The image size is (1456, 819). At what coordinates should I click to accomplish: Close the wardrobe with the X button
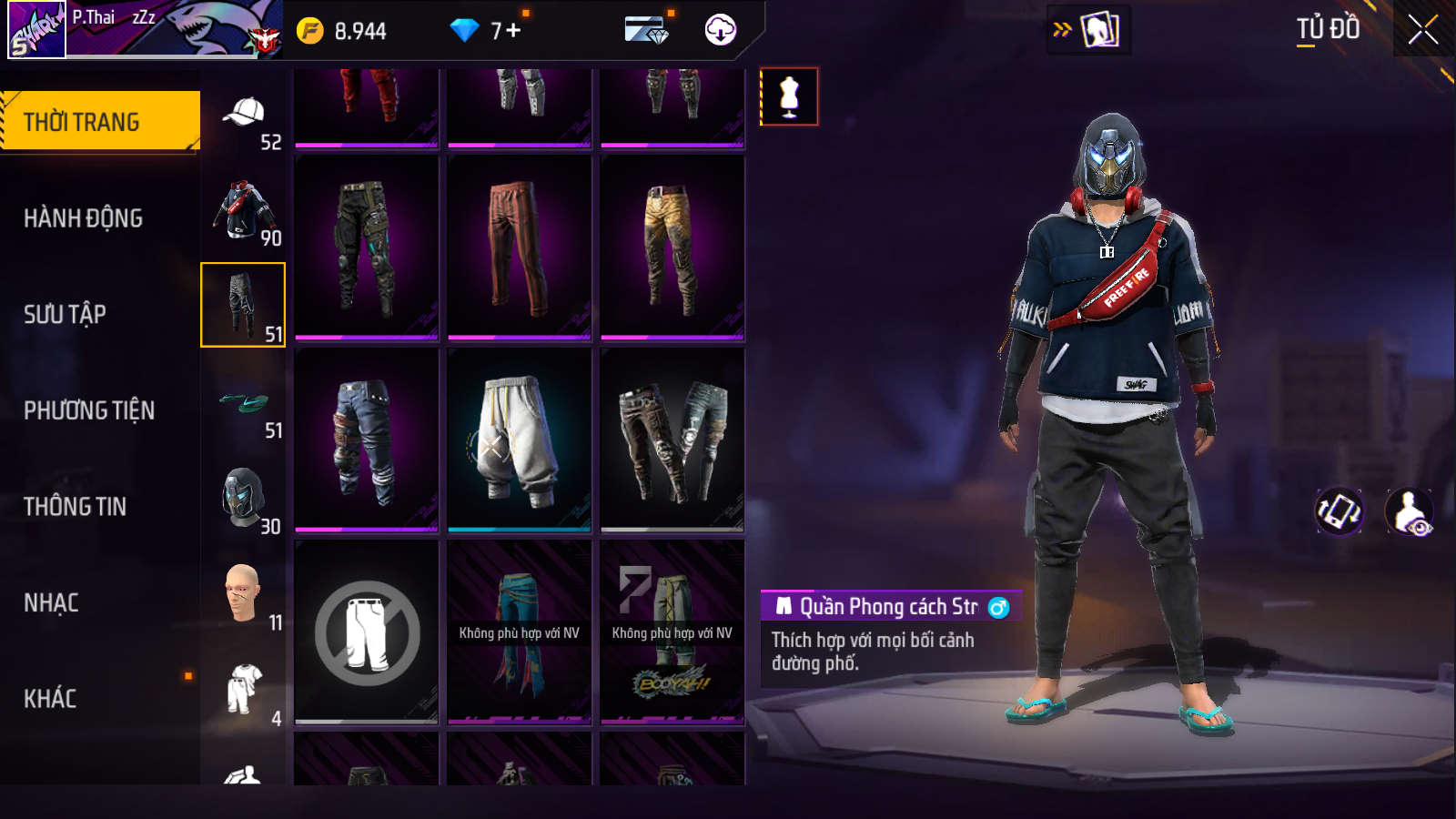point(1423,30)
